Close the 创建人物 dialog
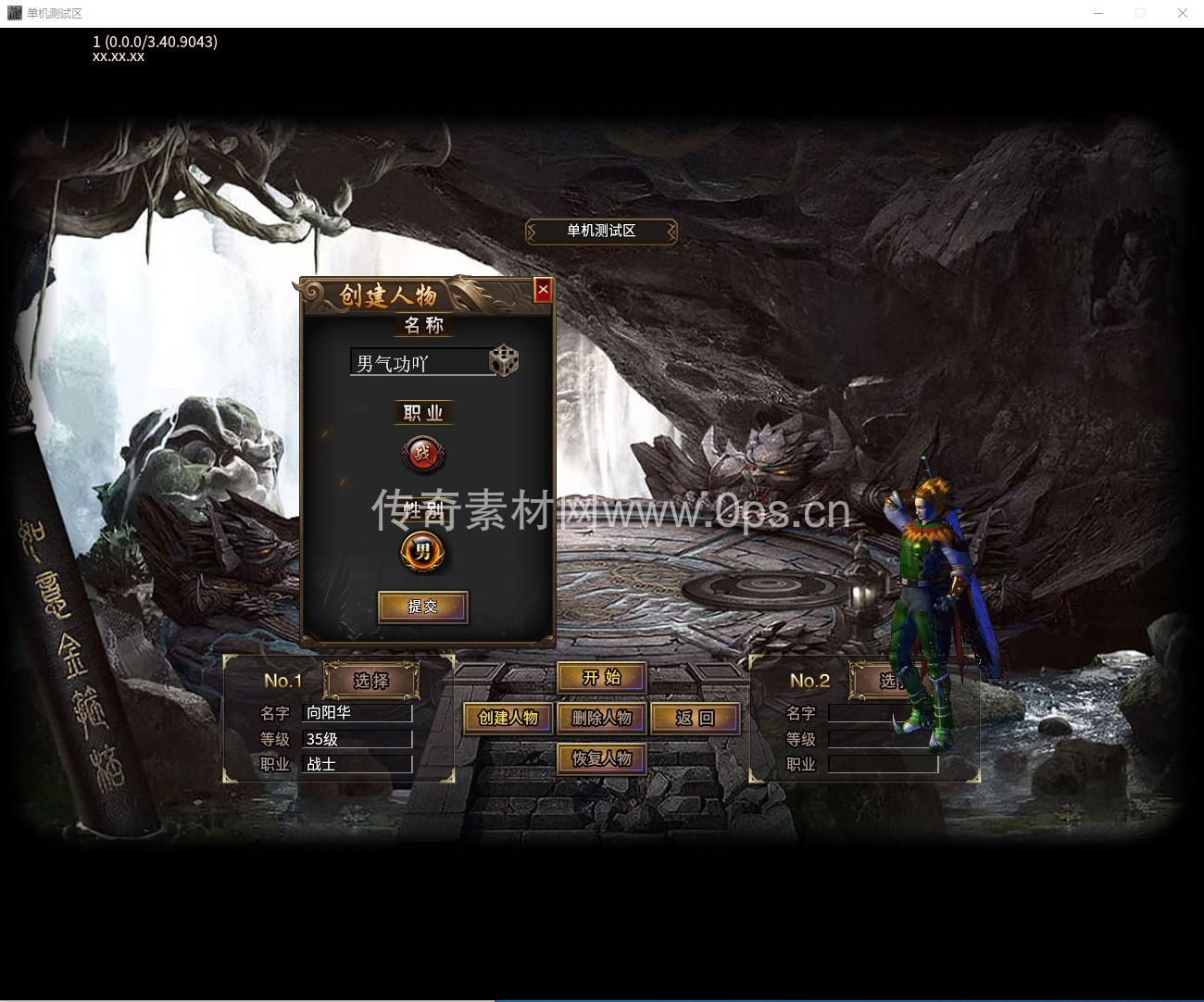 pos(544,290)
